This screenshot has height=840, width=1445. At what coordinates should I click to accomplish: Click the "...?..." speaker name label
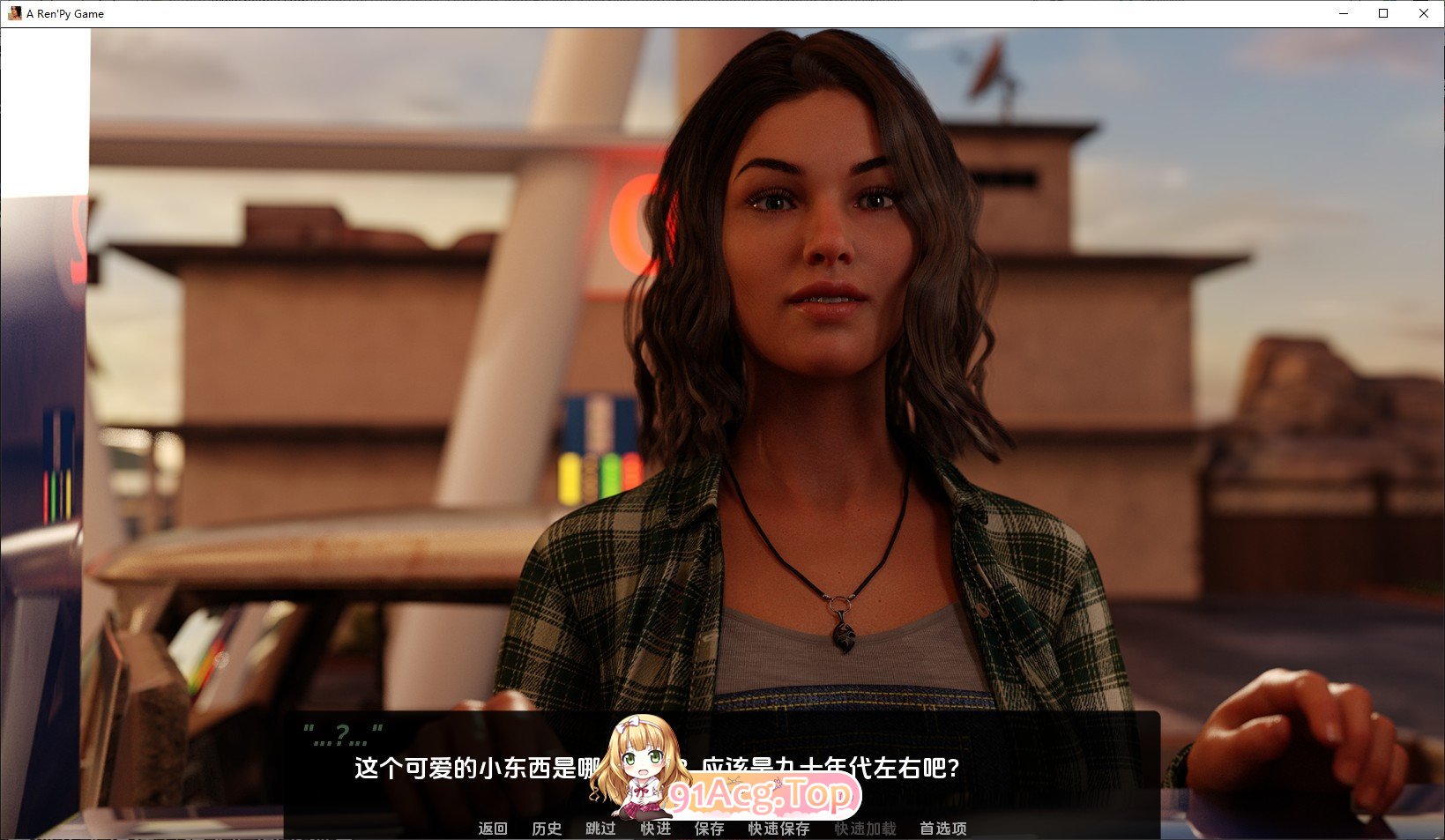click(x=342, y=730)
